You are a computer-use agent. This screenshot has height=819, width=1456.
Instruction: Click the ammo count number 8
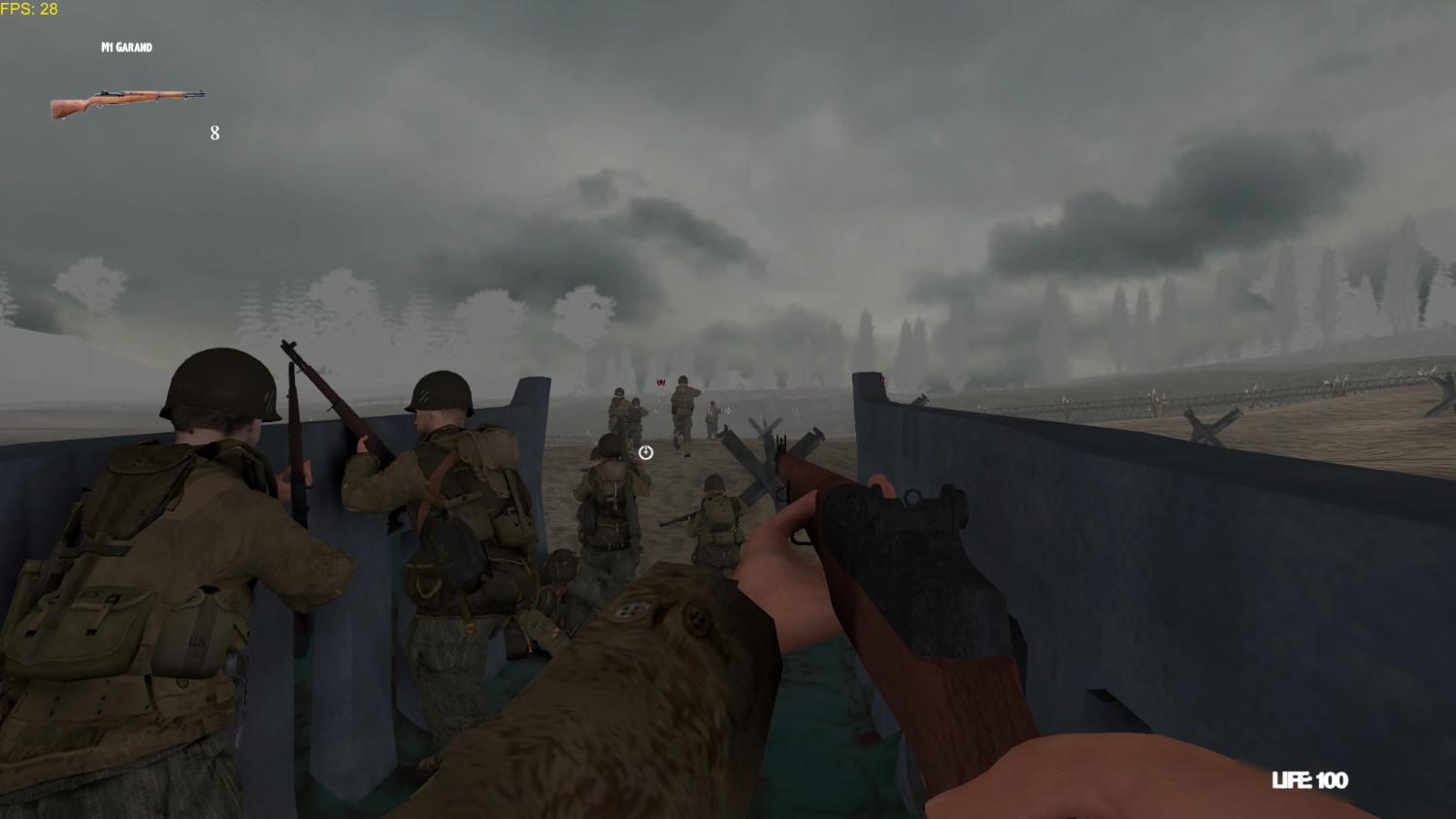coord(213,133)
